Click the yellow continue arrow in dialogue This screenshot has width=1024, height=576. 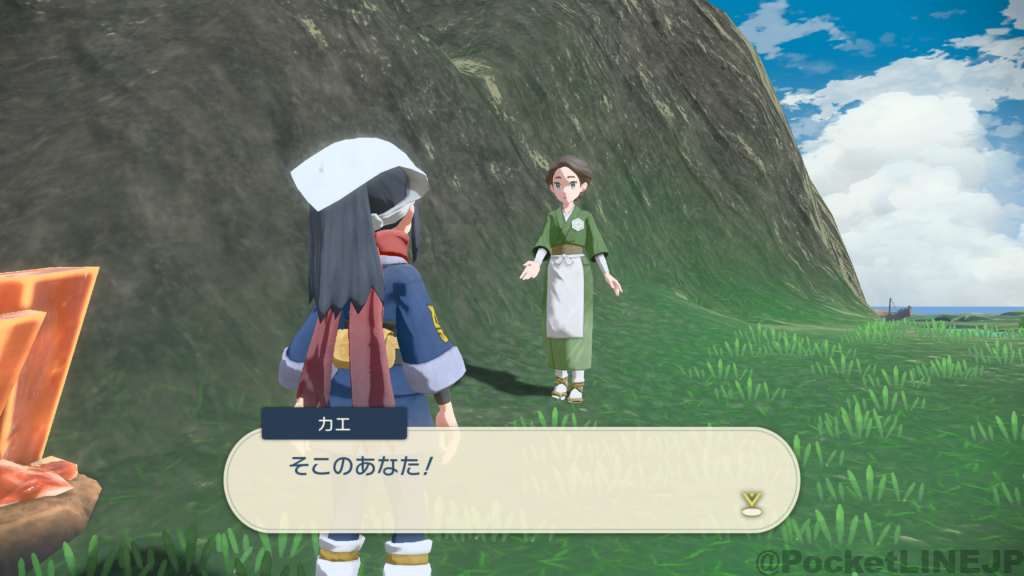[x=749, y=502]
